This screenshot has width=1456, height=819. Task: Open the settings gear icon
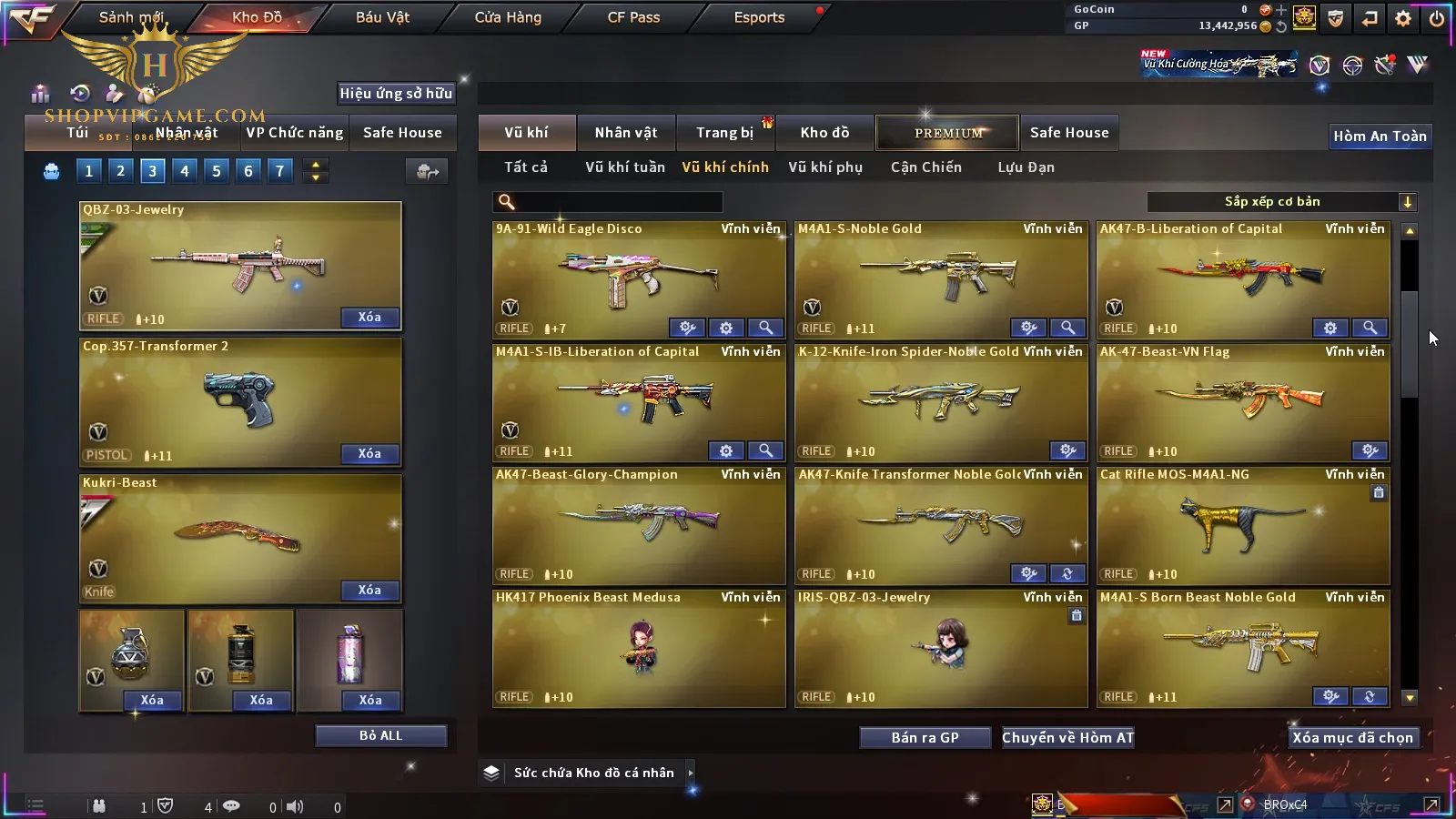click(x=1403, y=18)
